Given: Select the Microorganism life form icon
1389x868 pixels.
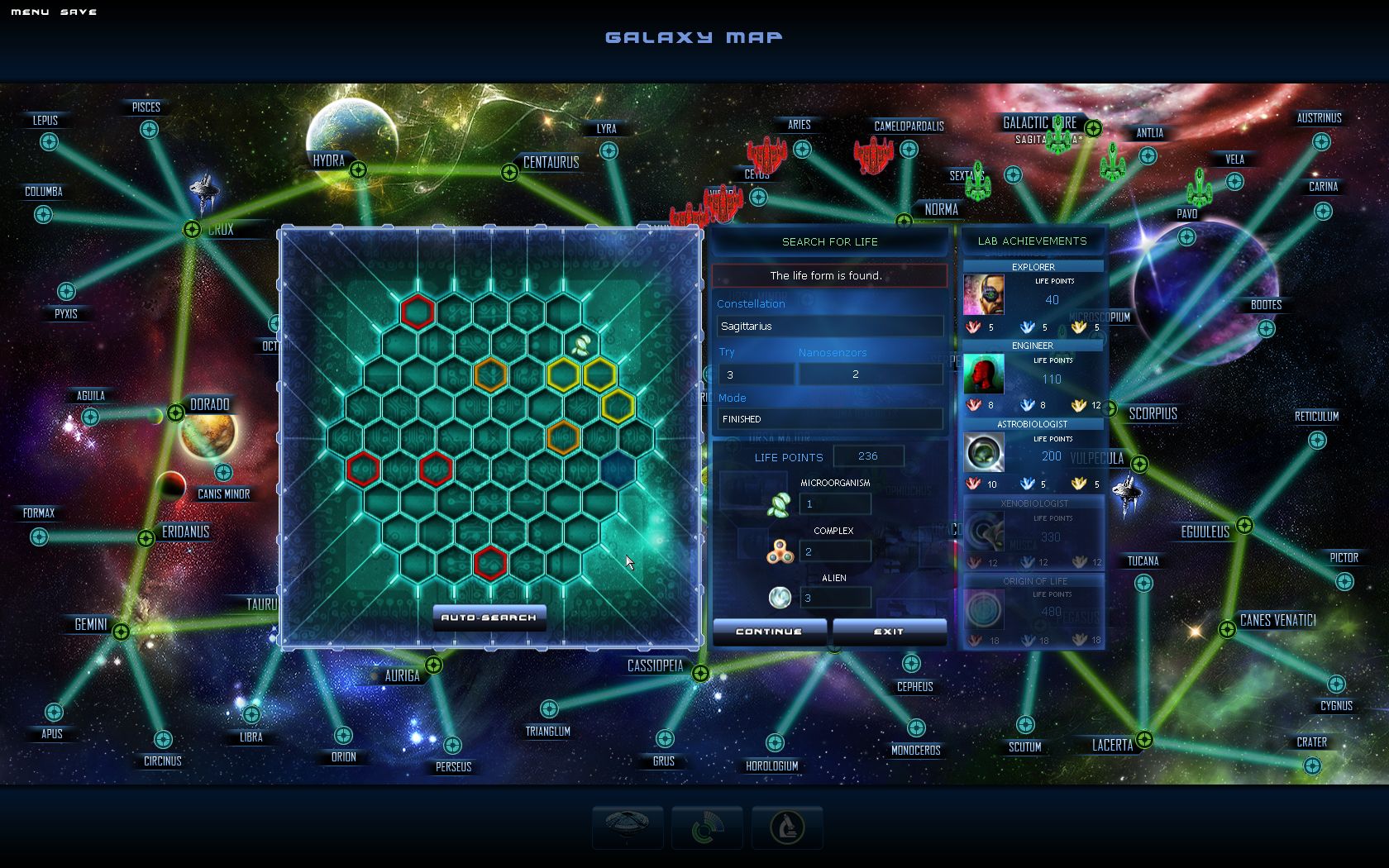Looking at the screenshot, I should [780, 503].
